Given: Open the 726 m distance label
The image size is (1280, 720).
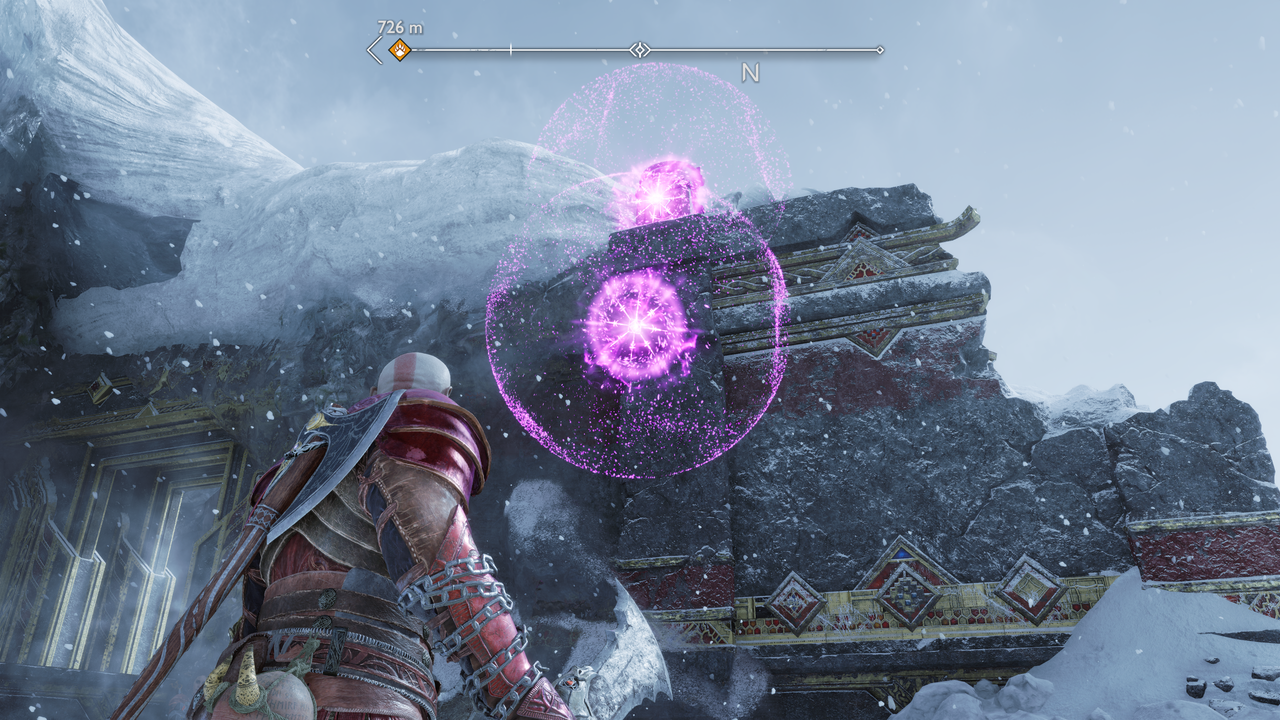Looking at the screenshot, I should pyautogui.click(x=399, y=27).
